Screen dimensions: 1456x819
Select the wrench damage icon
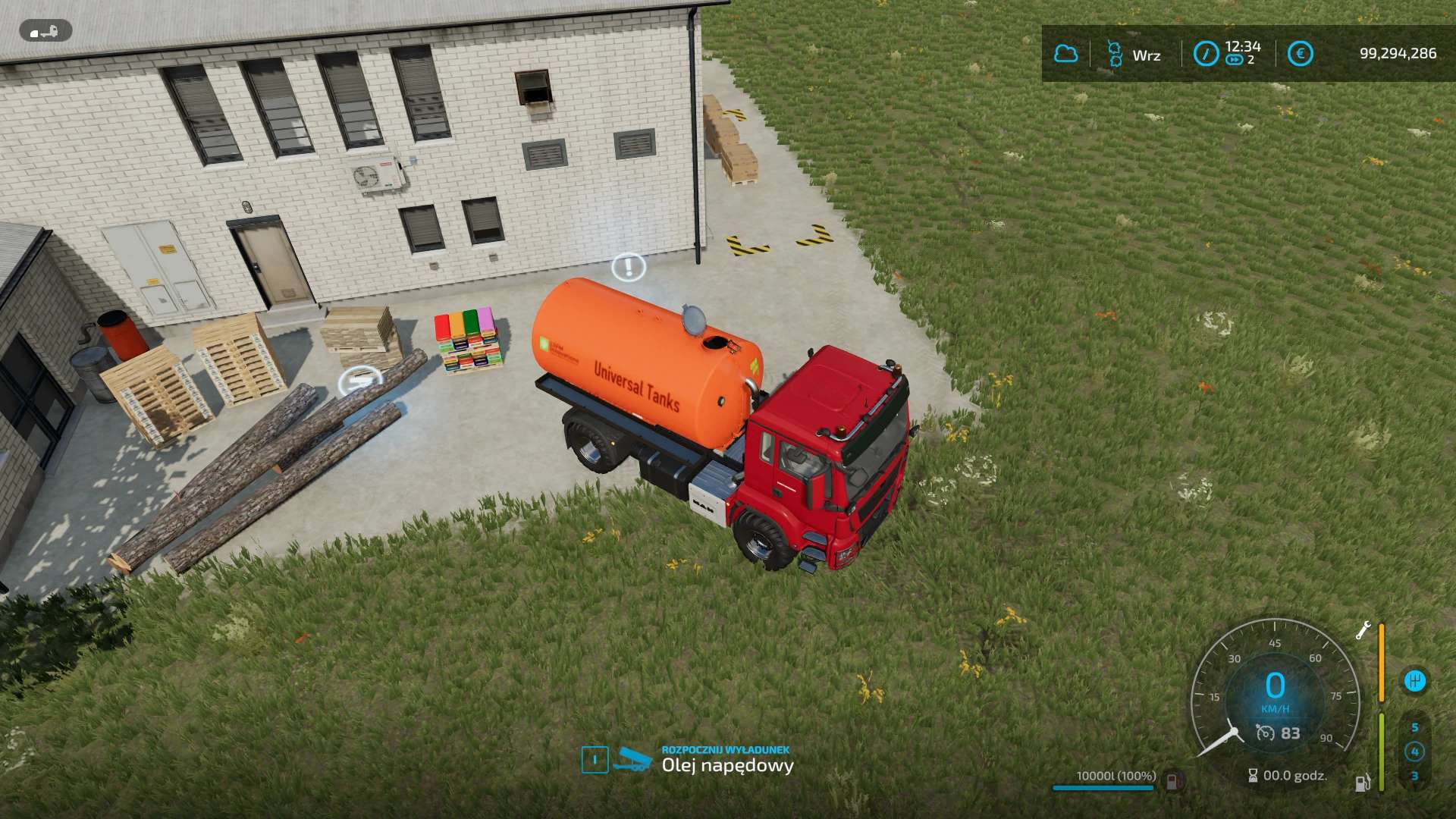[1363, 631]
